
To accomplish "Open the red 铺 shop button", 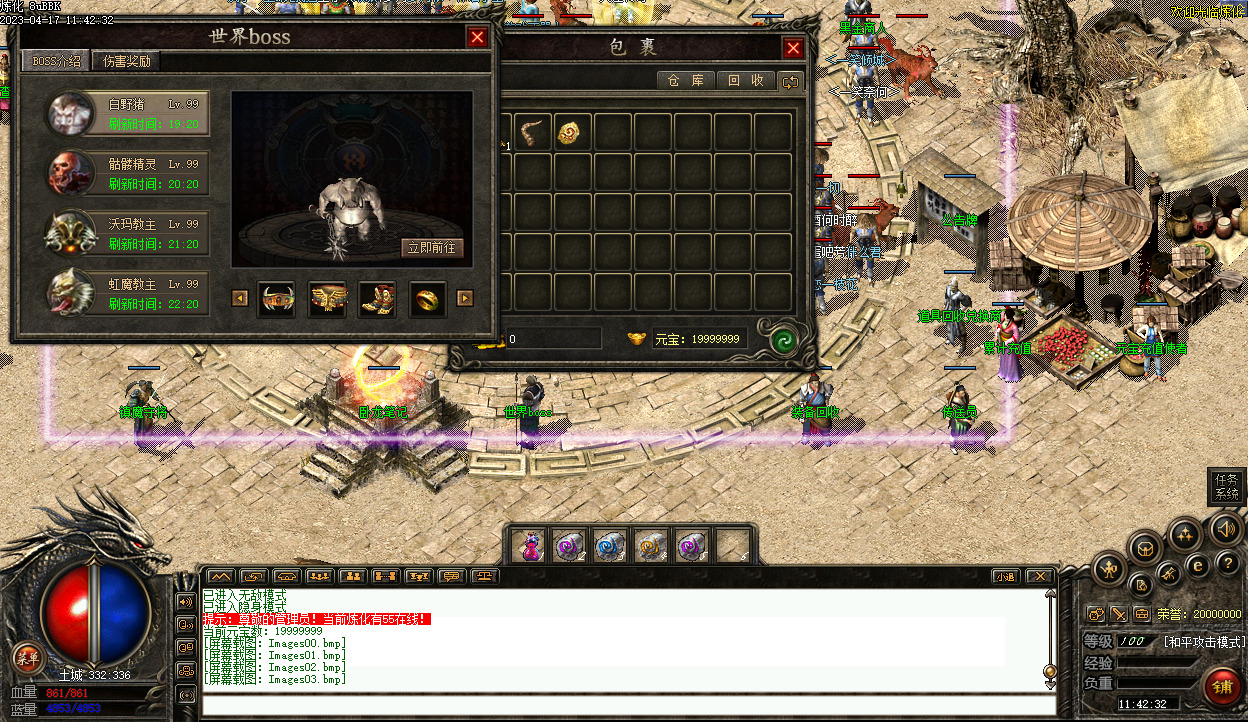I will click(1222, 687).
